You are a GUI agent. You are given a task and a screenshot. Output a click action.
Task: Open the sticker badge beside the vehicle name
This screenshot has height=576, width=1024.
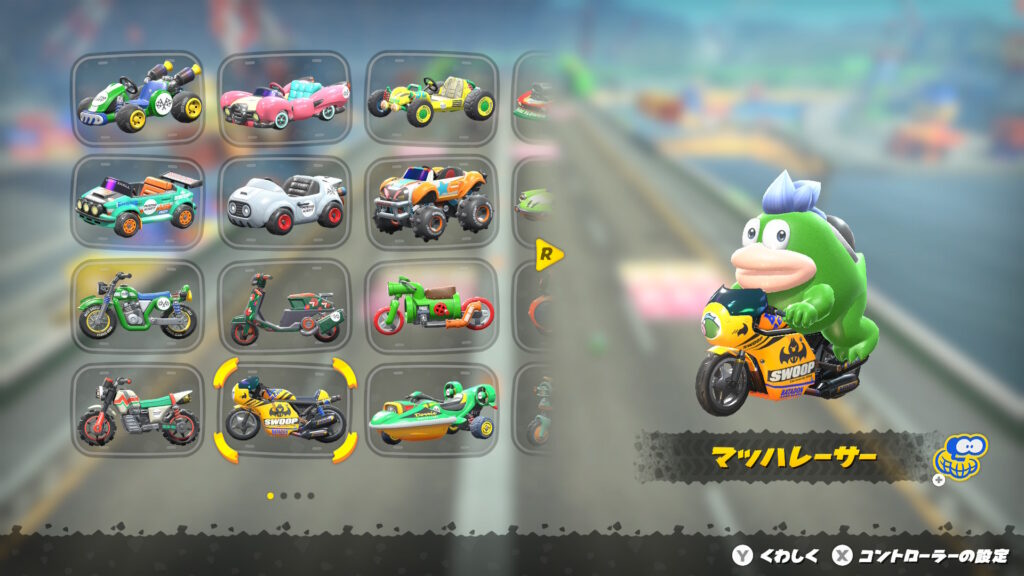958,459
